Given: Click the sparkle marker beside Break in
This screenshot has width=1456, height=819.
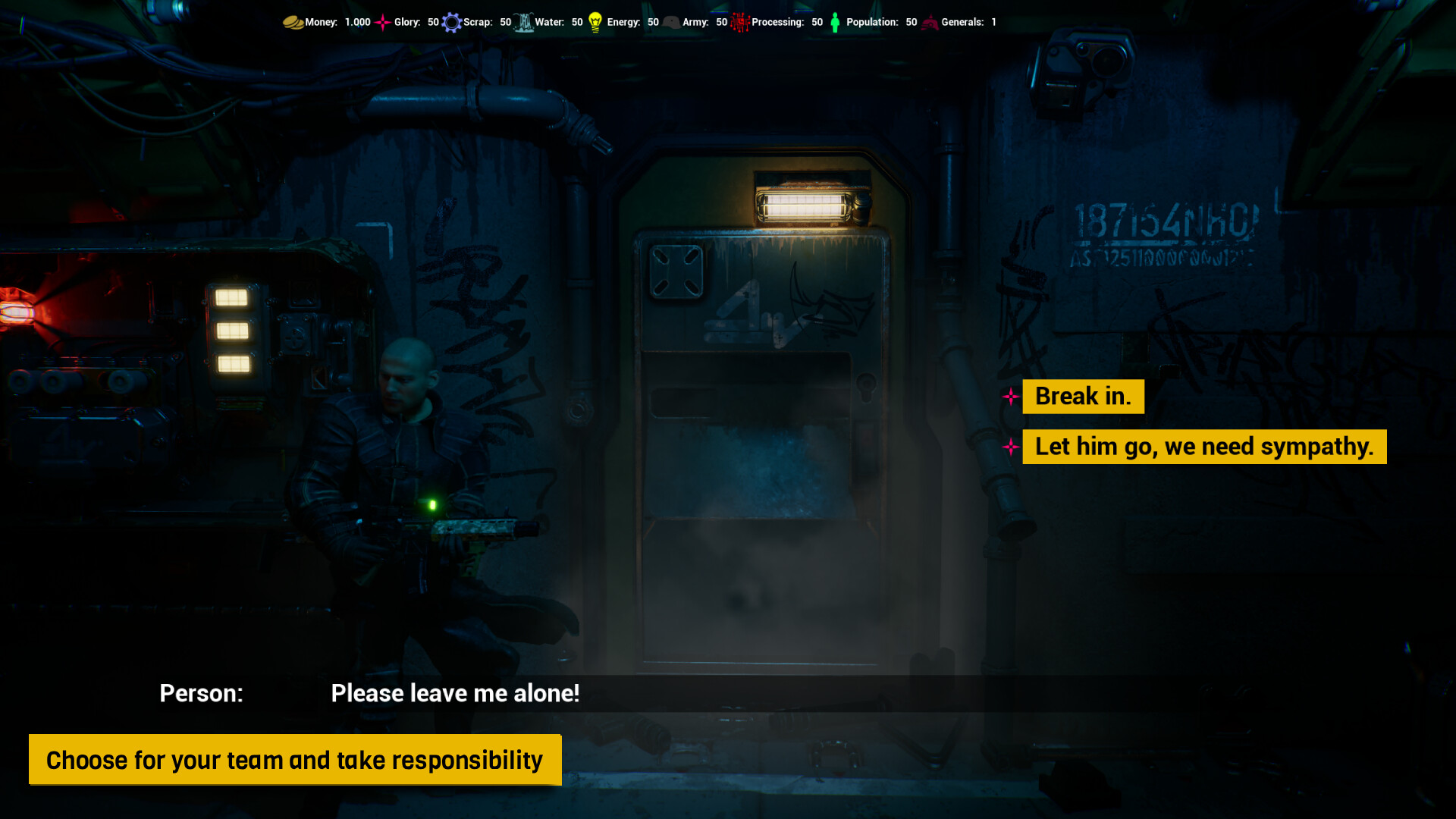Looking at the screenshot, I should [1011, 397].
